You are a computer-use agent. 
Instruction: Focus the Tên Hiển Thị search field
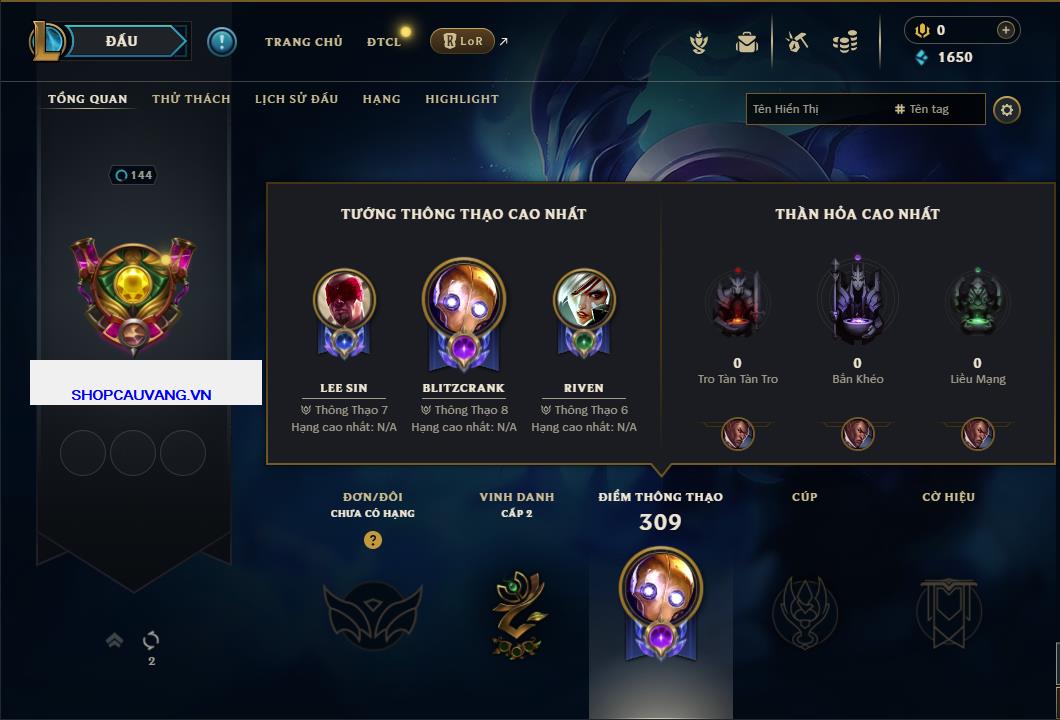815,109
